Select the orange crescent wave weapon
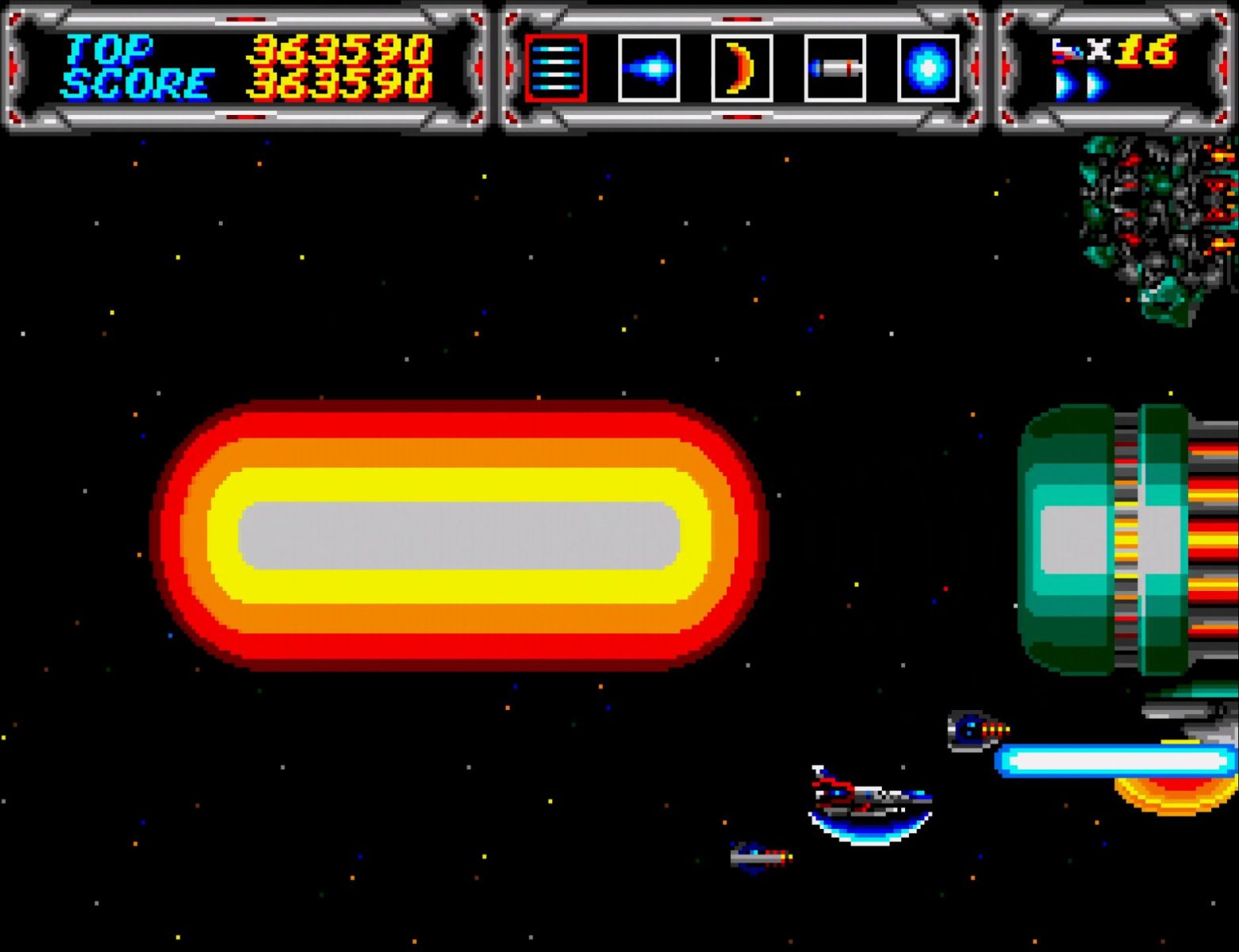1239x952 pixels. click(x=742, y=68)
